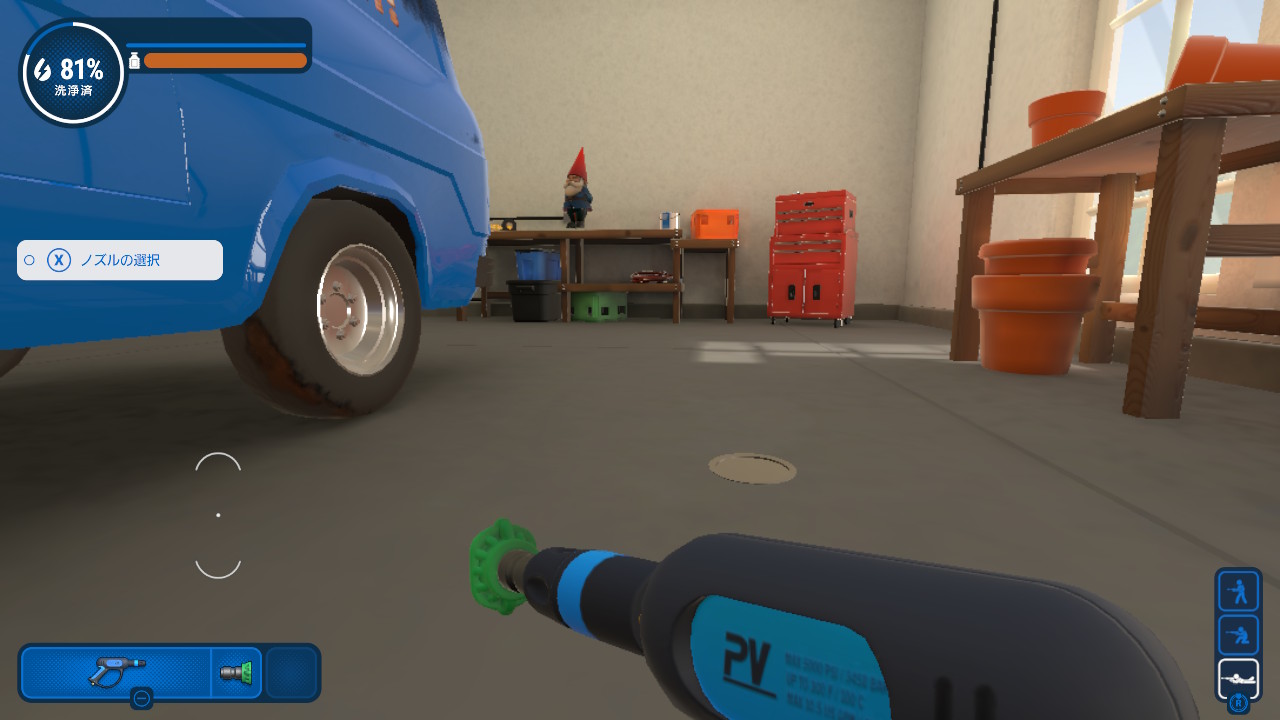Open the ノズルの選択 nozzle selection panel
The image size is (1280, 720).
pyautogui.click(x=120, y=260)
